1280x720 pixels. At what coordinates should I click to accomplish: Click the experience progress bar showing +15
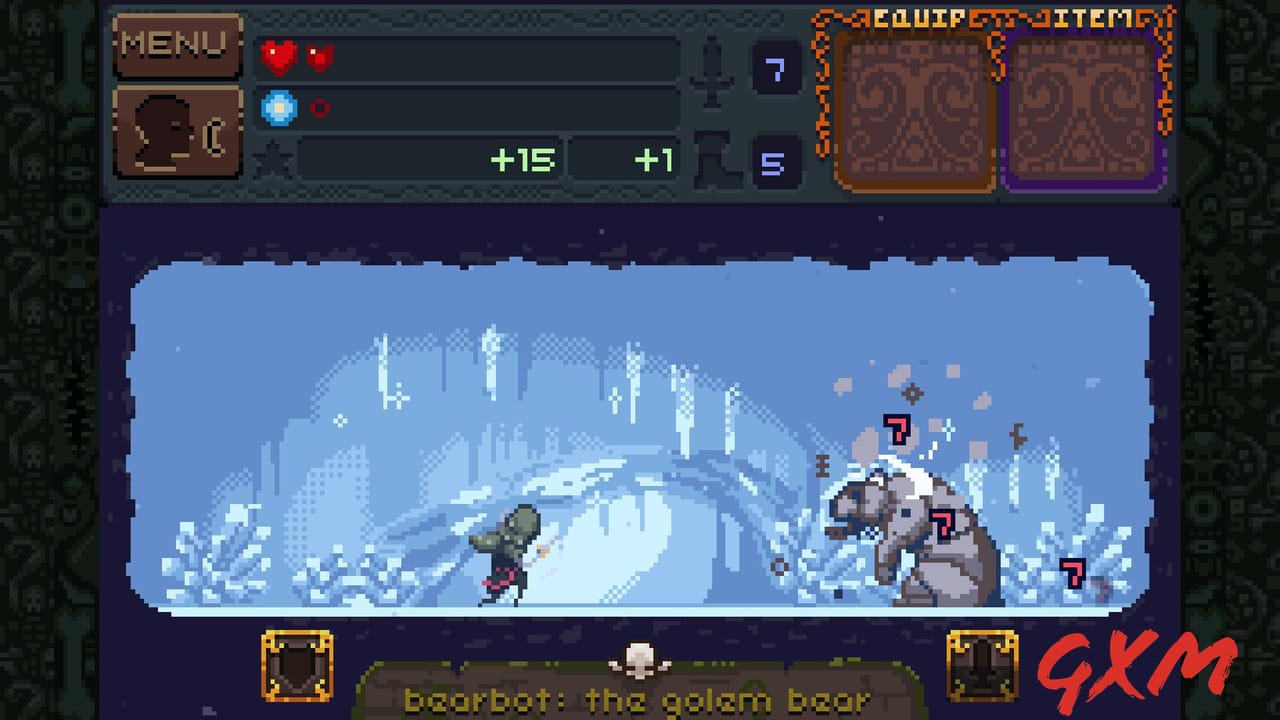(x=430, y=159)
